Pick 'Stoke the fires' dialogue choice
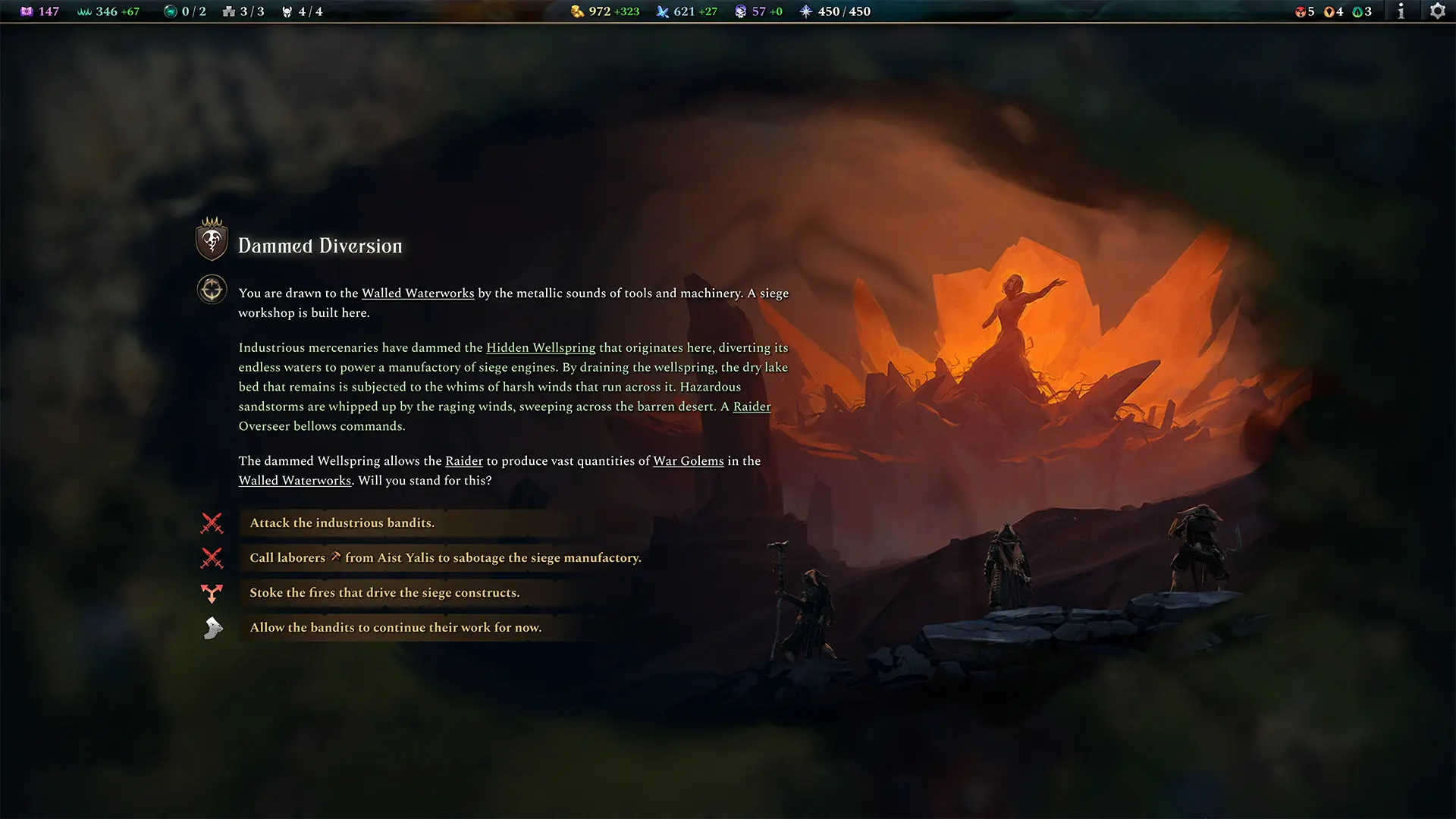Viewport: 1456px width, 819px height. pos(384,593)
